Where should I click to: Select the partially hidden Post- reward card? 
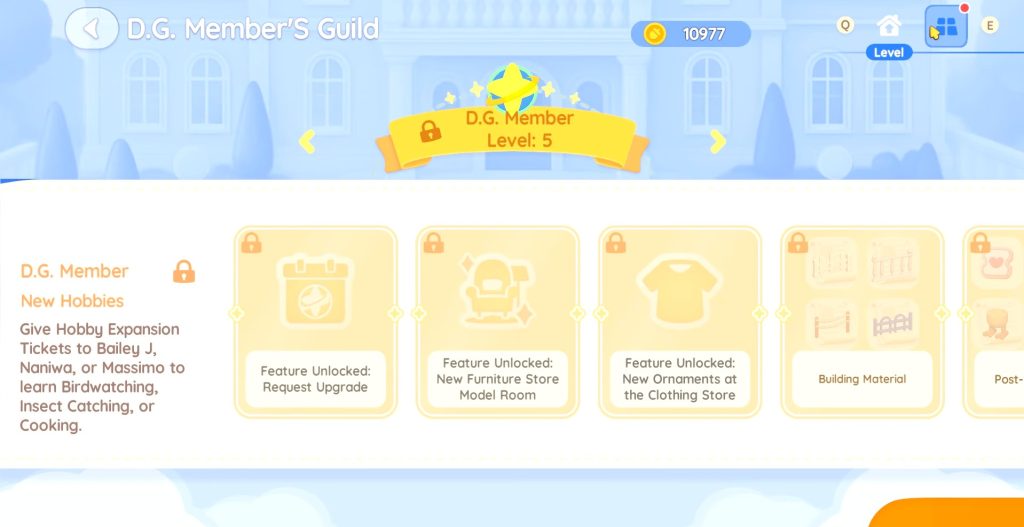pyautogui.click(x=995, y=321)
